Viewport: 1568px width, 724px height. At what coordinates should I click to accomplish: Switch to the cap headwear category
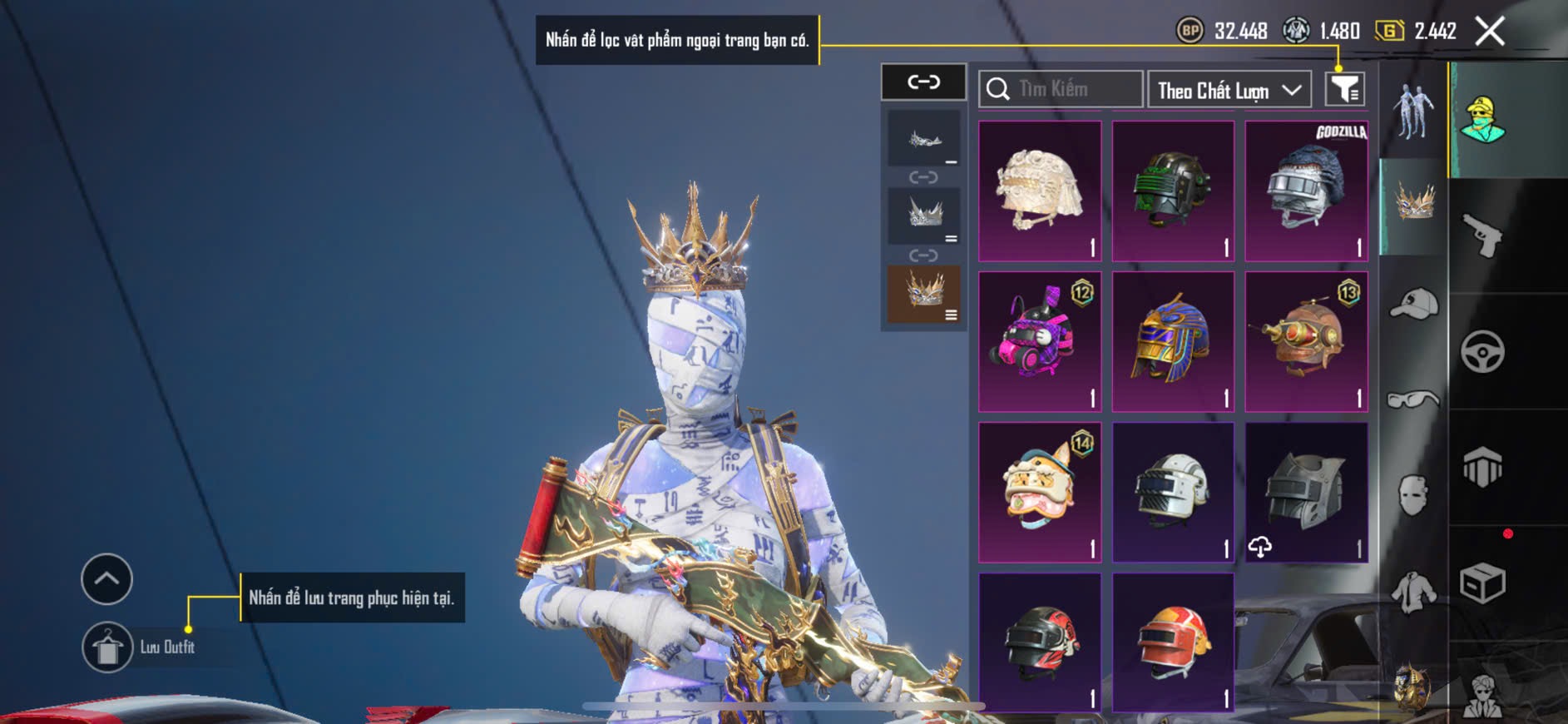(x=1413, y=304)
